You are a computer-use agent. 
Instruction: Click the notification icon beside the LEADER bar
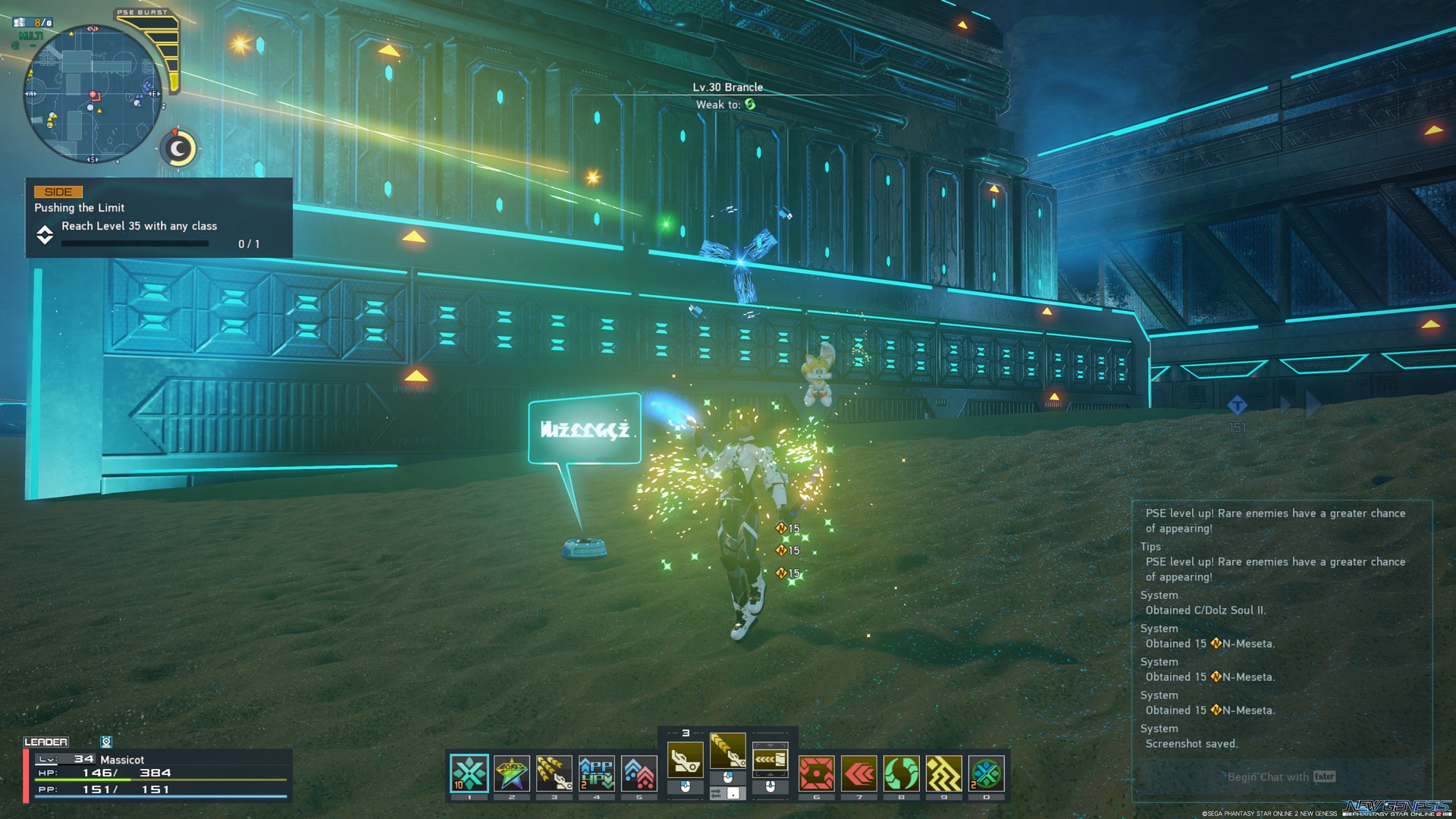[x=106, y=741]
